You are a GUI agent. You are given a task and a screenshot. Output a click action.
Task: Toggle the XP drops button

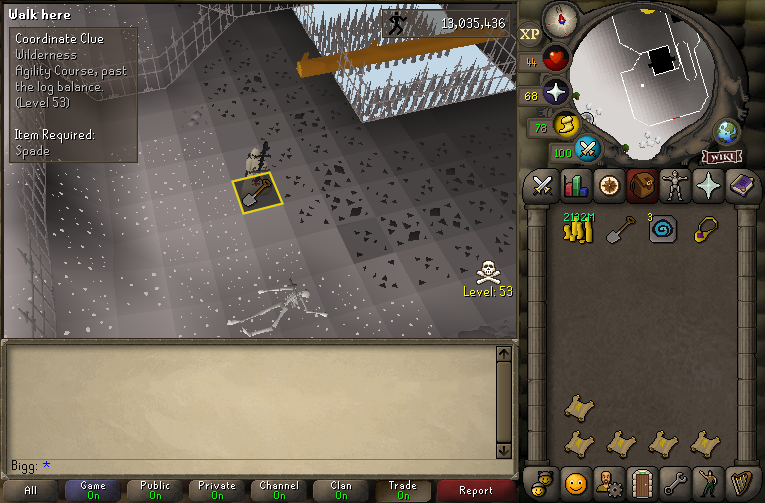pyautogui.click(x=530, y=33)
